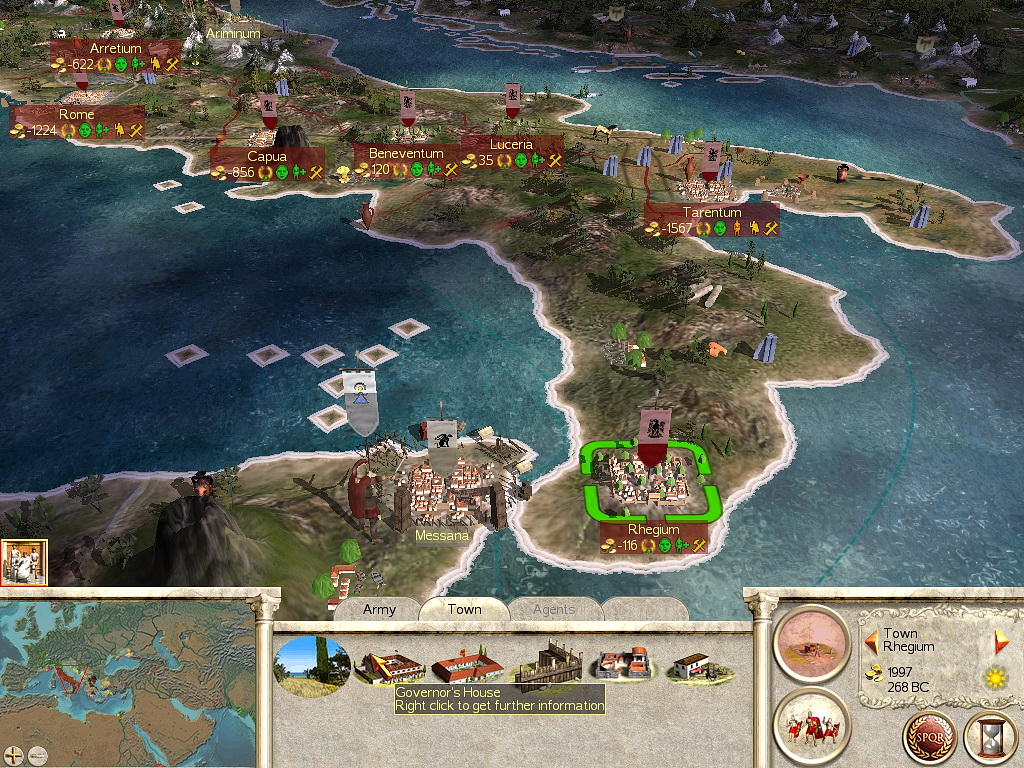Select the Rhegium settlement name banner

click(x=654, y=530)
